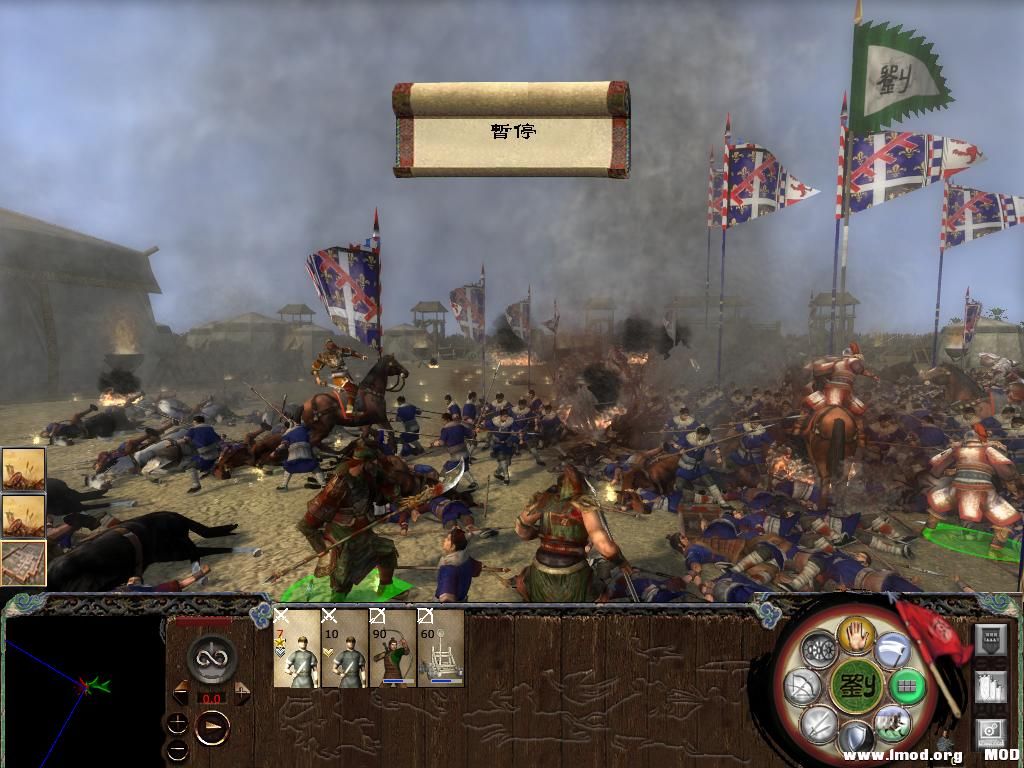Click the green faction emblem button
1024x768 pixels.
(x=855, y=687)
